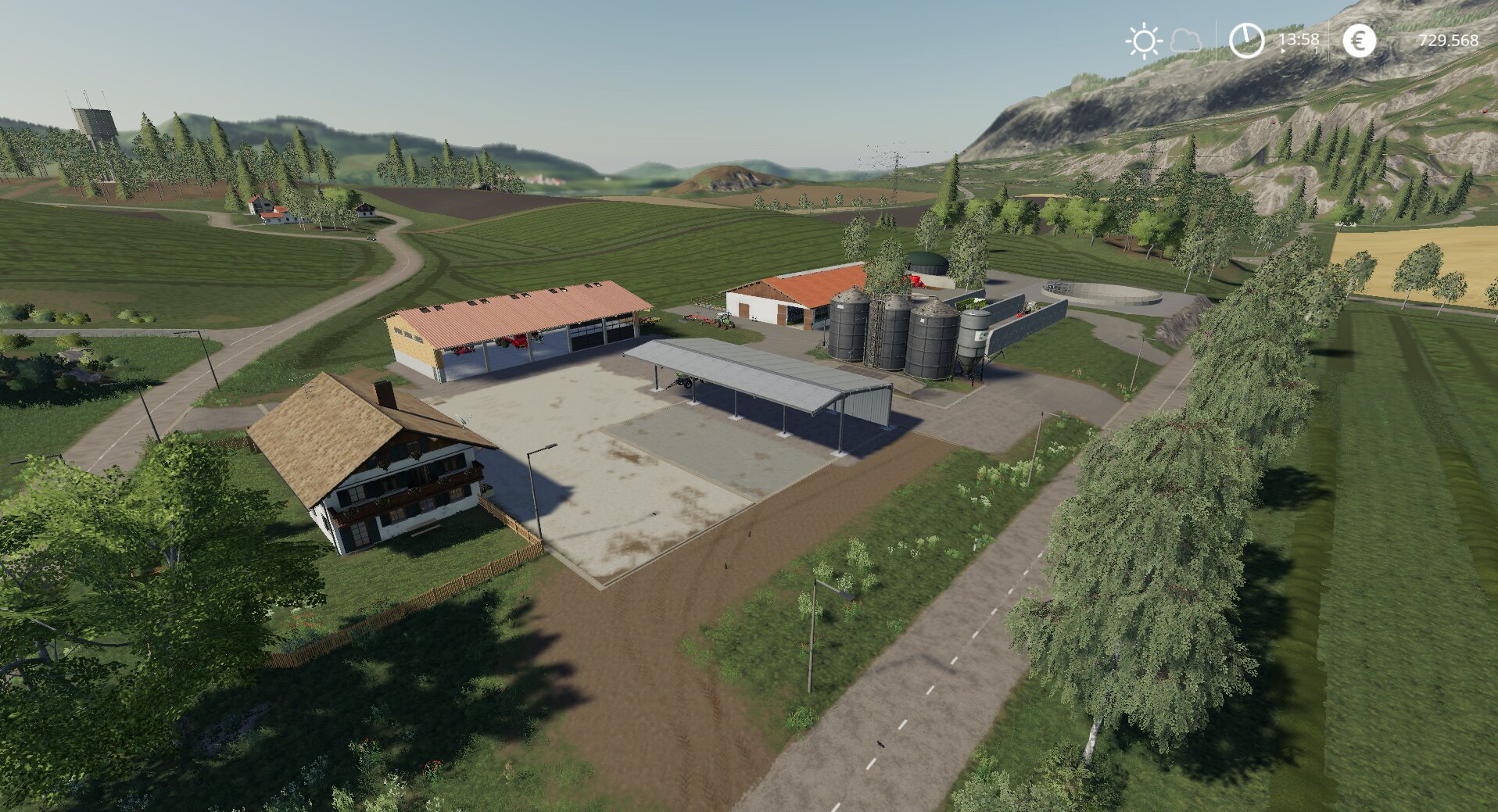Viewport: 1498px width, 812px height.
Task: Click the sunny weather icon
Action: (1143, 41)
